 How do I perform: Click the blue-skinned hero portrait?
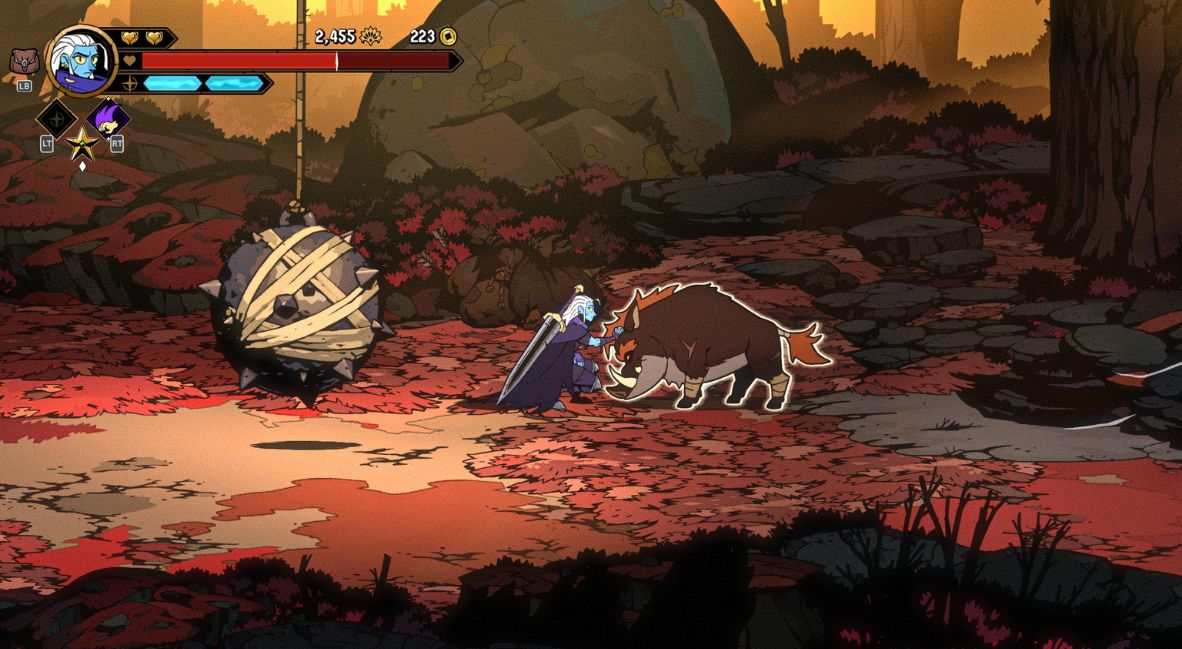pyautogui.click(x=81, y=60)
